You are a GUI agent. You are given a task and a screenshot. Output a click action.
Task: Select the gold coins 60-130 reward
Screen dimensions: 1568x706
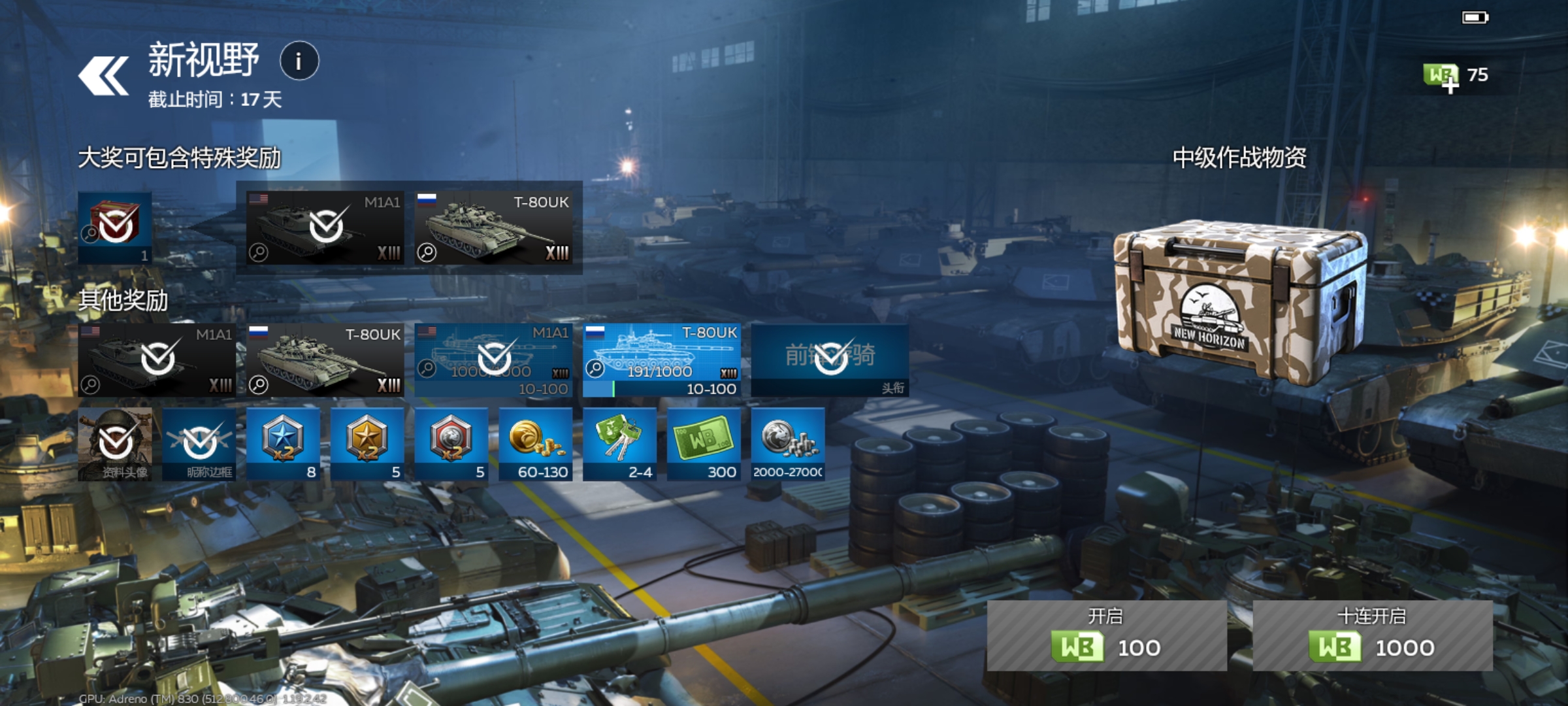coord(536,445)
